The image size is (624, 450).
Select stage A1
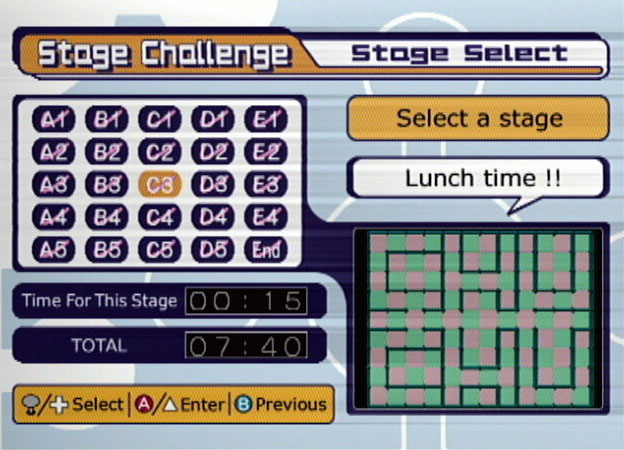(x=54, y=121)
